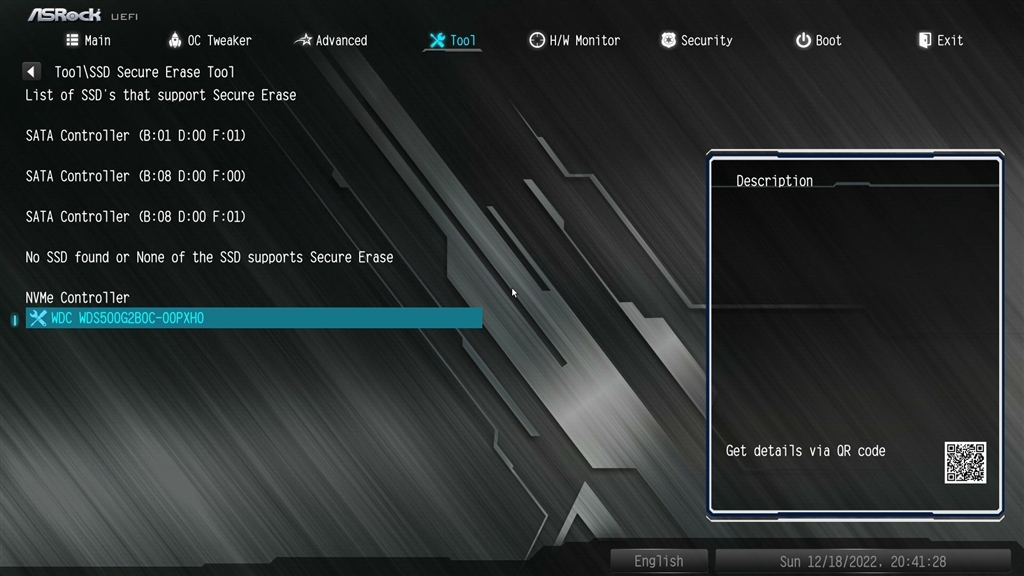Switch to the Security tab
The width and height of the screenshot is (1024, 576).
tap(697, 40)
